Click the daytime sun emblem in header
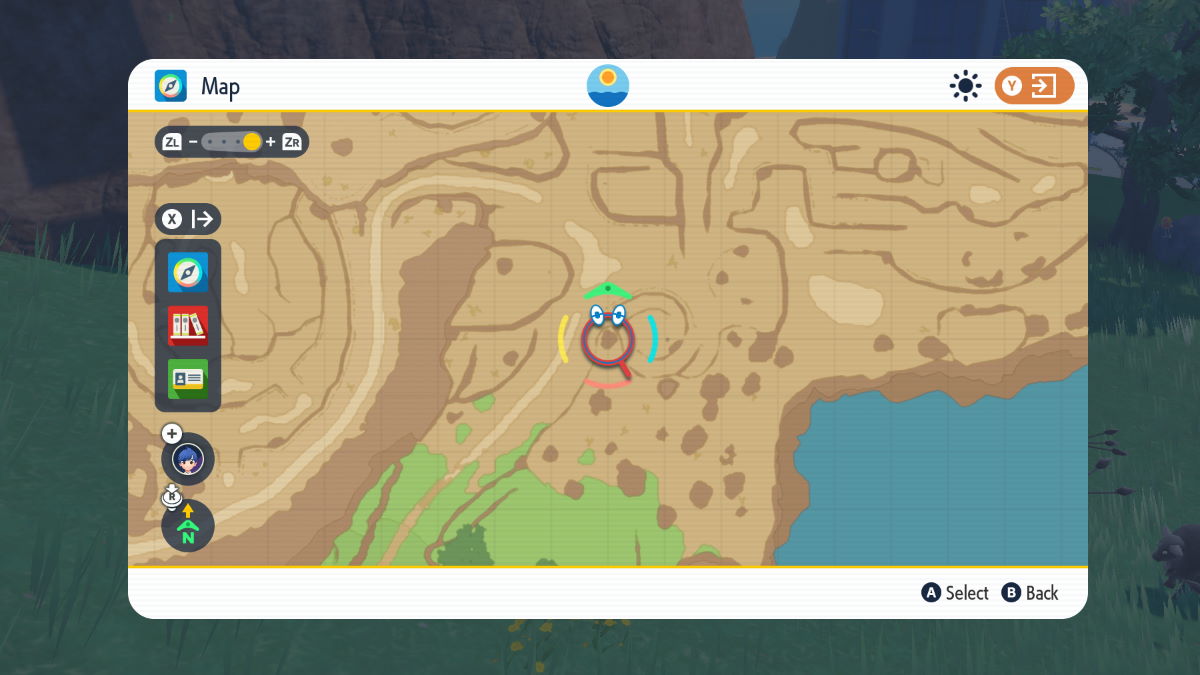The width and height of the screenshot is (1200, 675). [x=608, y=86]
